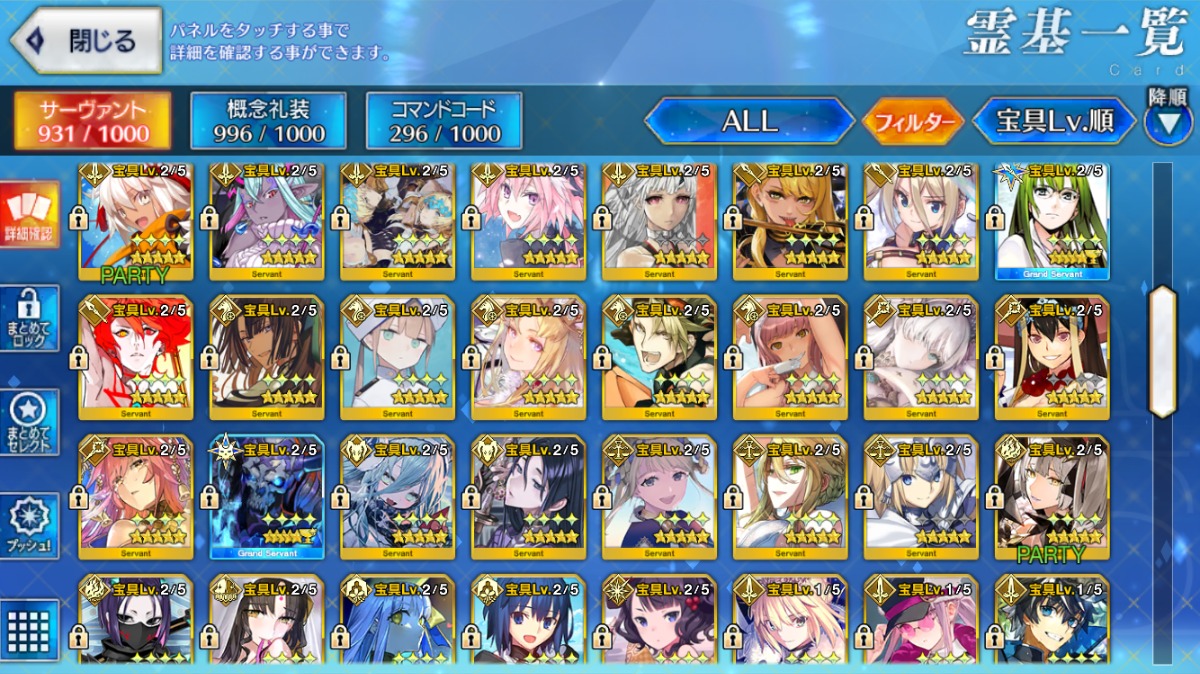Choose the red-skinned servant with white hair

click(136, 357)
